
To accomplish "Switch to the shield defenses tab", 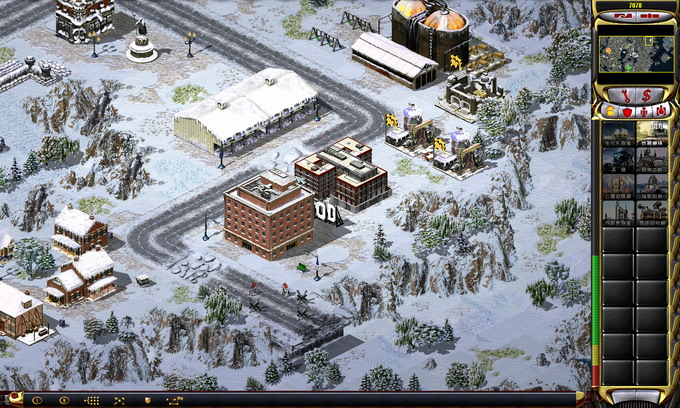I will click(626, 111).
